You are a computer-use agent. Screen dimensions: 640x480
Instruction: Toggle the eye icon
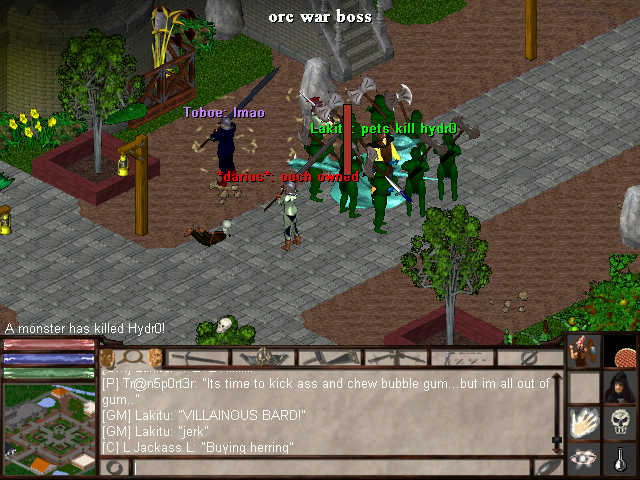click(584, 458)
